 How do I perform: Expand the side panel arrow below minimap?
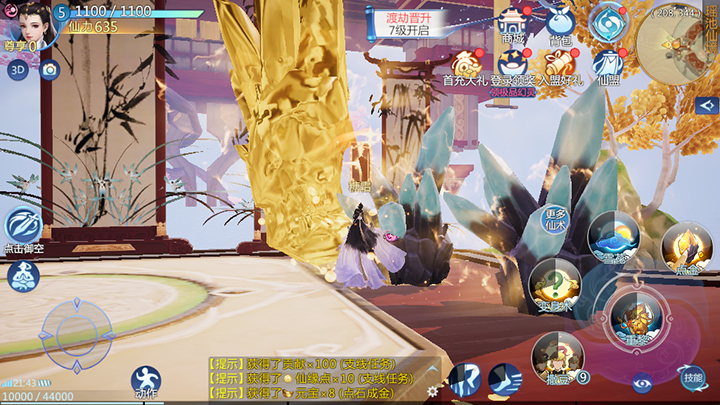(x=708, y=105)
